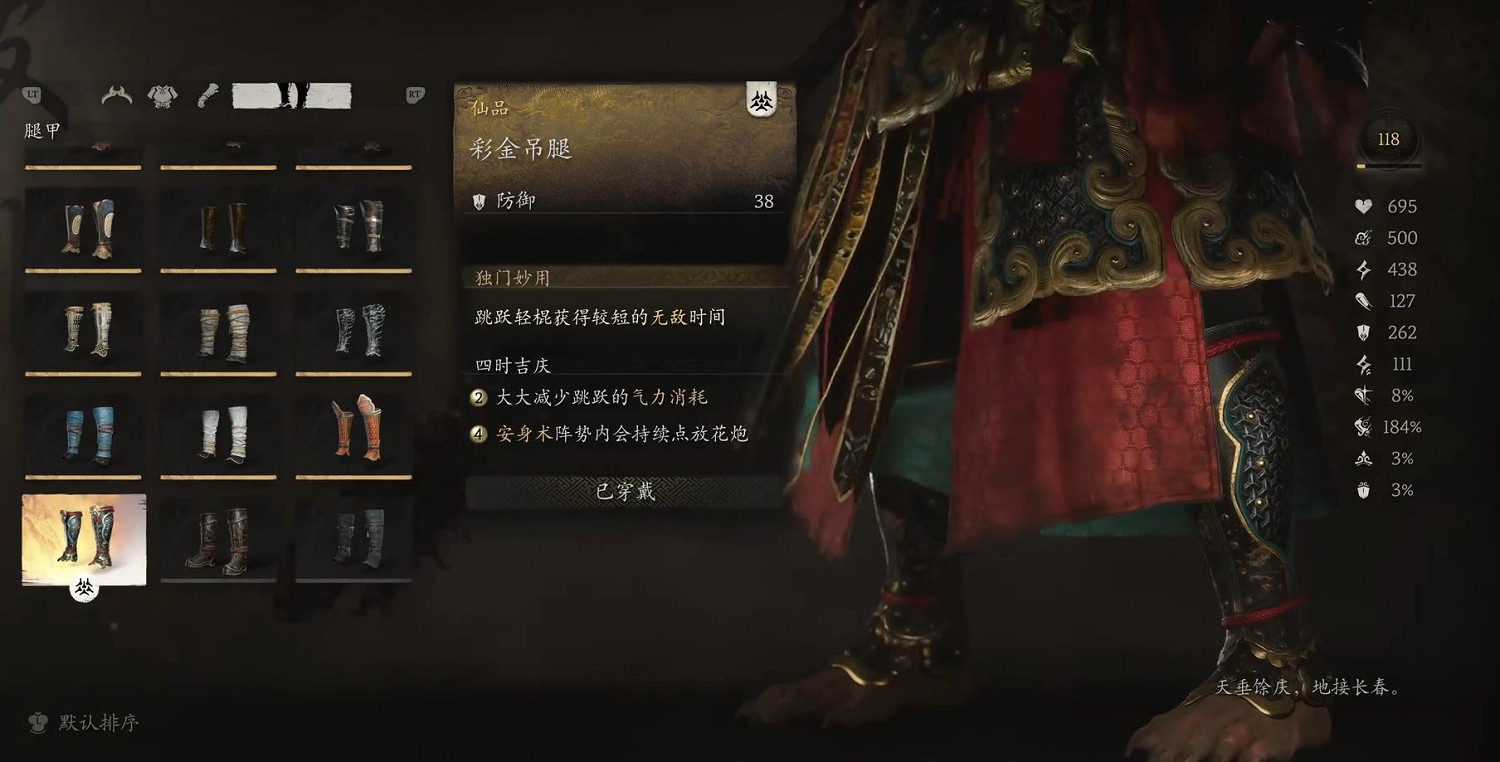Switch to the leg armor tab
Image resolution: width=1500 pixels, height=762 pixels.
click(x=290, y=97)
